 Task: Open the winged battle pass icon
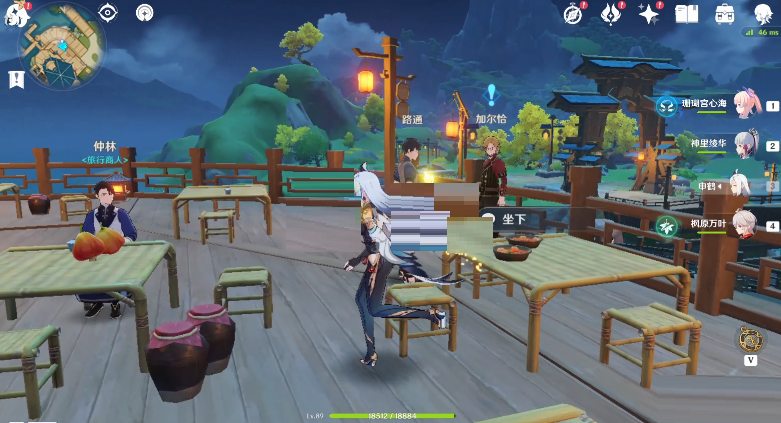pos(611,13)
